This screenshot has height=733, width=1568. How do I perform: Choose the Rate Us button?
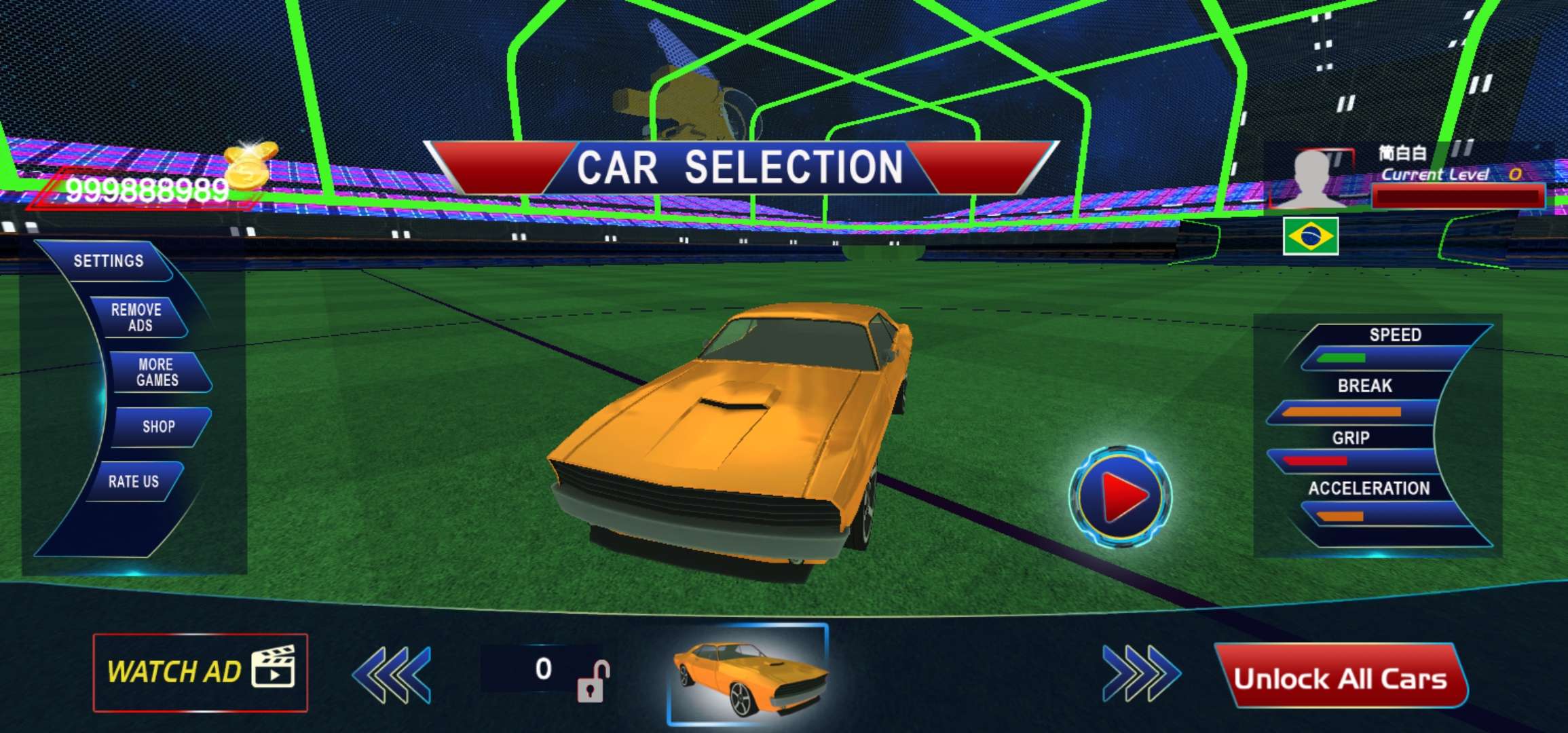(x=134, y=482)
